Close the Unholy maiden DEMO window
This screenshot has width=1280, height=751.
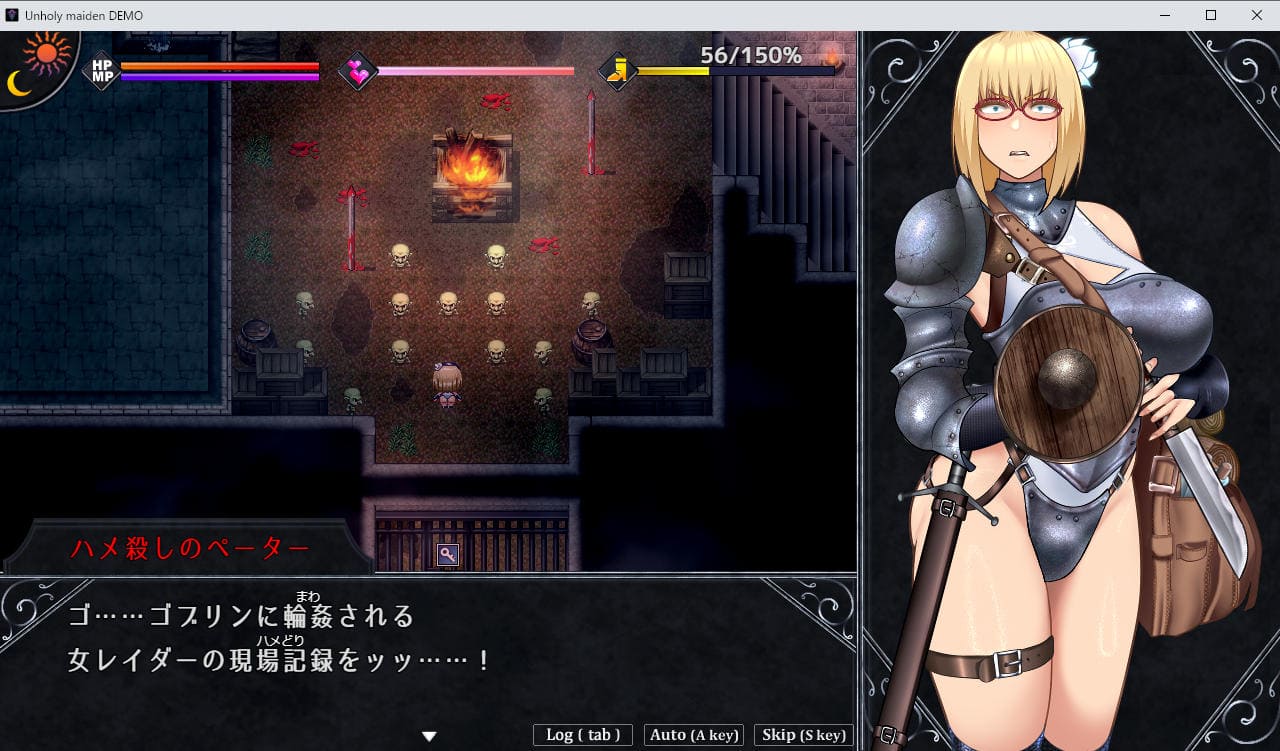pos(1256,15)
